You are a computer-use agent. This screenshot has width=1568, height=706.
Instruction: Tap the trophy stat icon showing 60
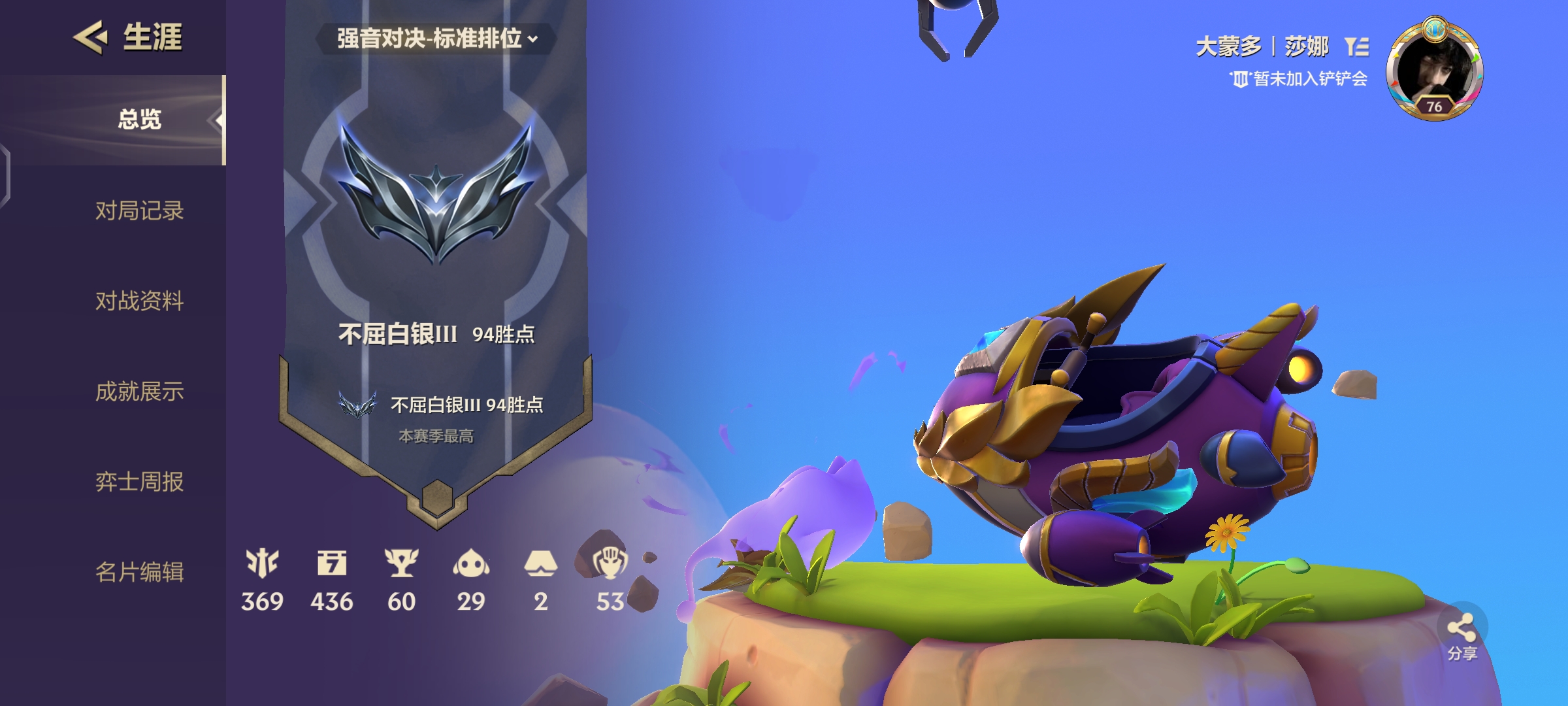pyautogui.click(x=401, y=563)
